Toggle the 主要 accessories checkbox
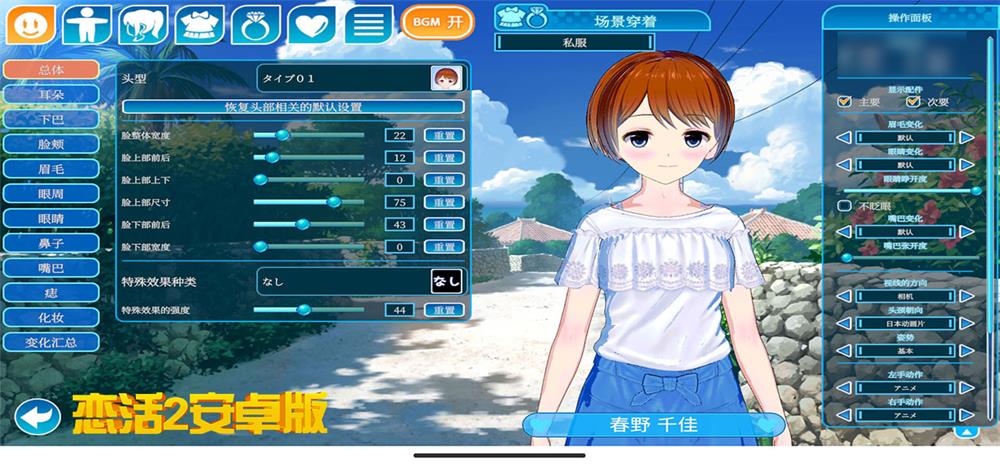The image size is (1000, 465). pyautogui.click(x=845, y=101)
